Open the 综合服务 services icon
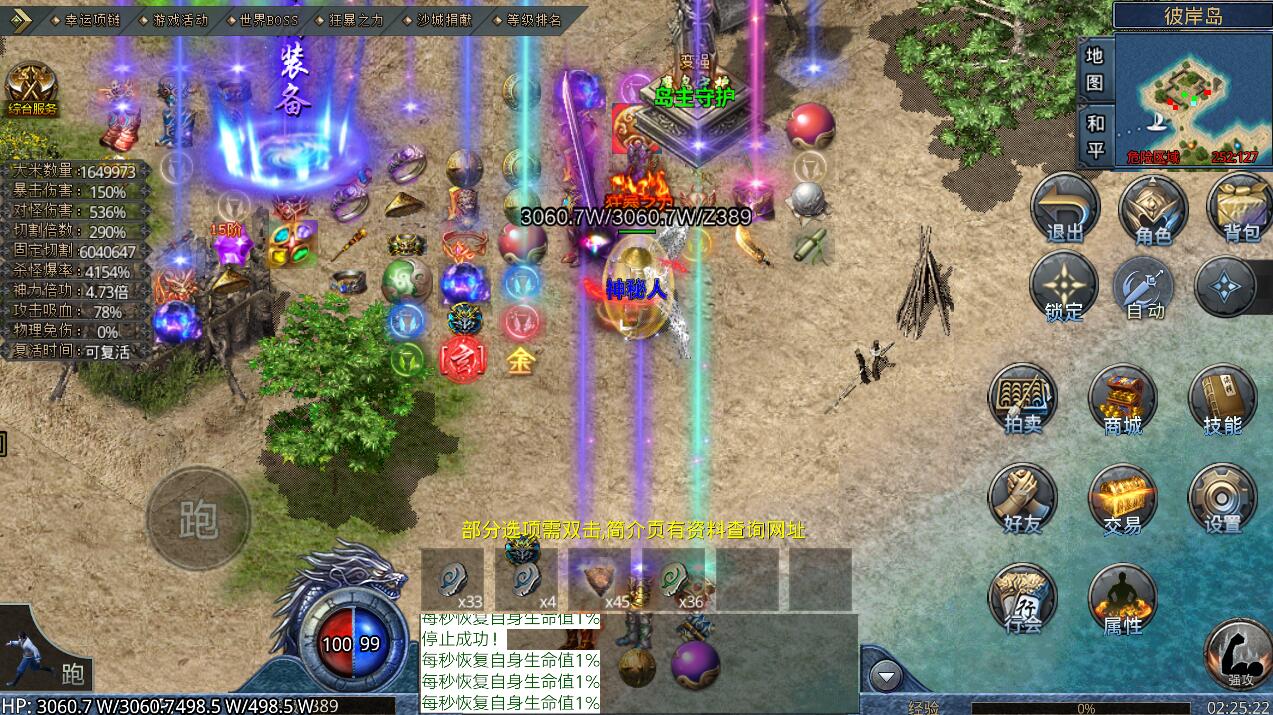This screenshot has width=1273, height=715. click(x=32, y=88)
